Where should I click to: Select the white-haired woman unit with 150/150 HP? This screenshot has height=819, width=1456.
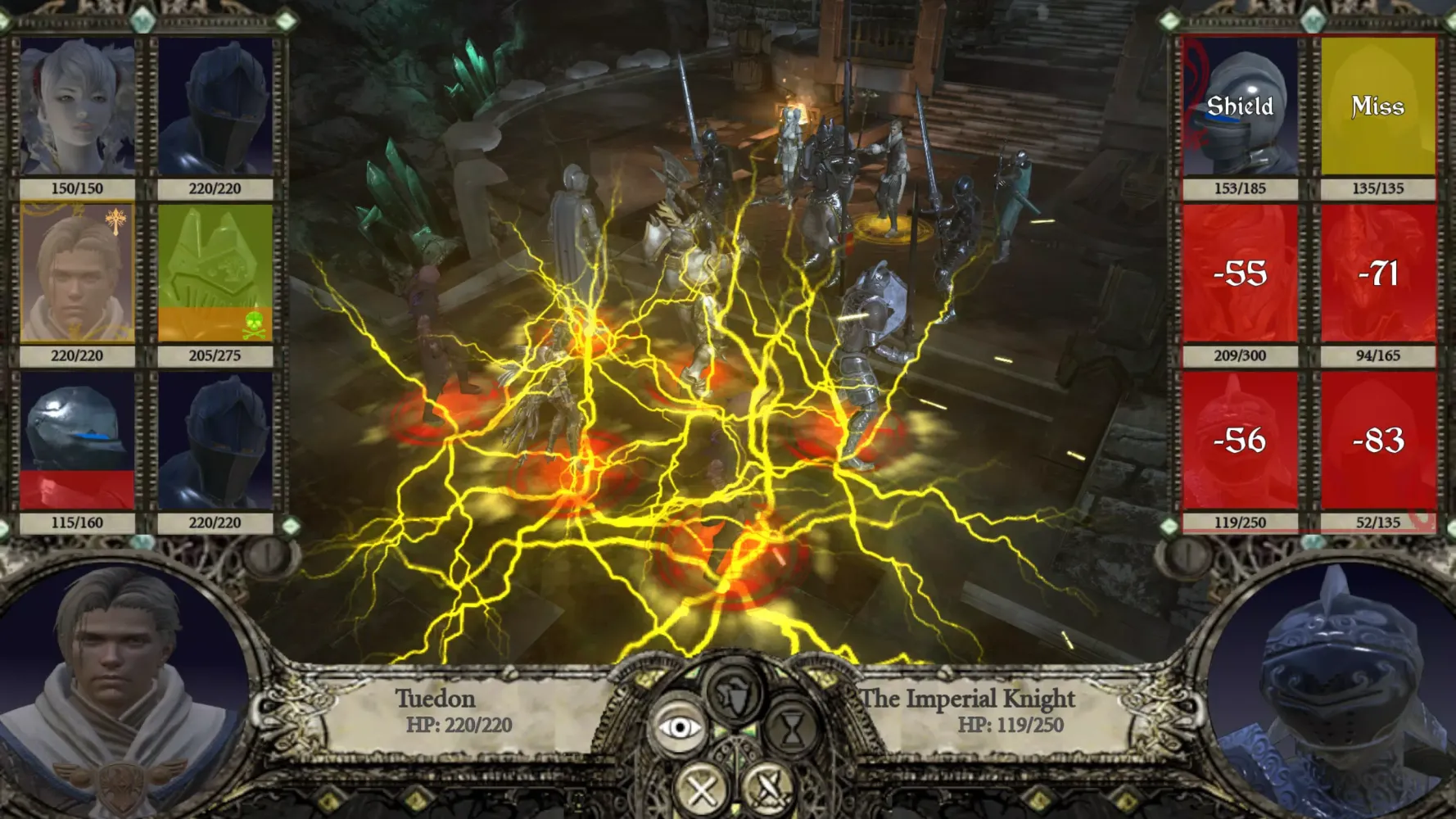point(77,107)
